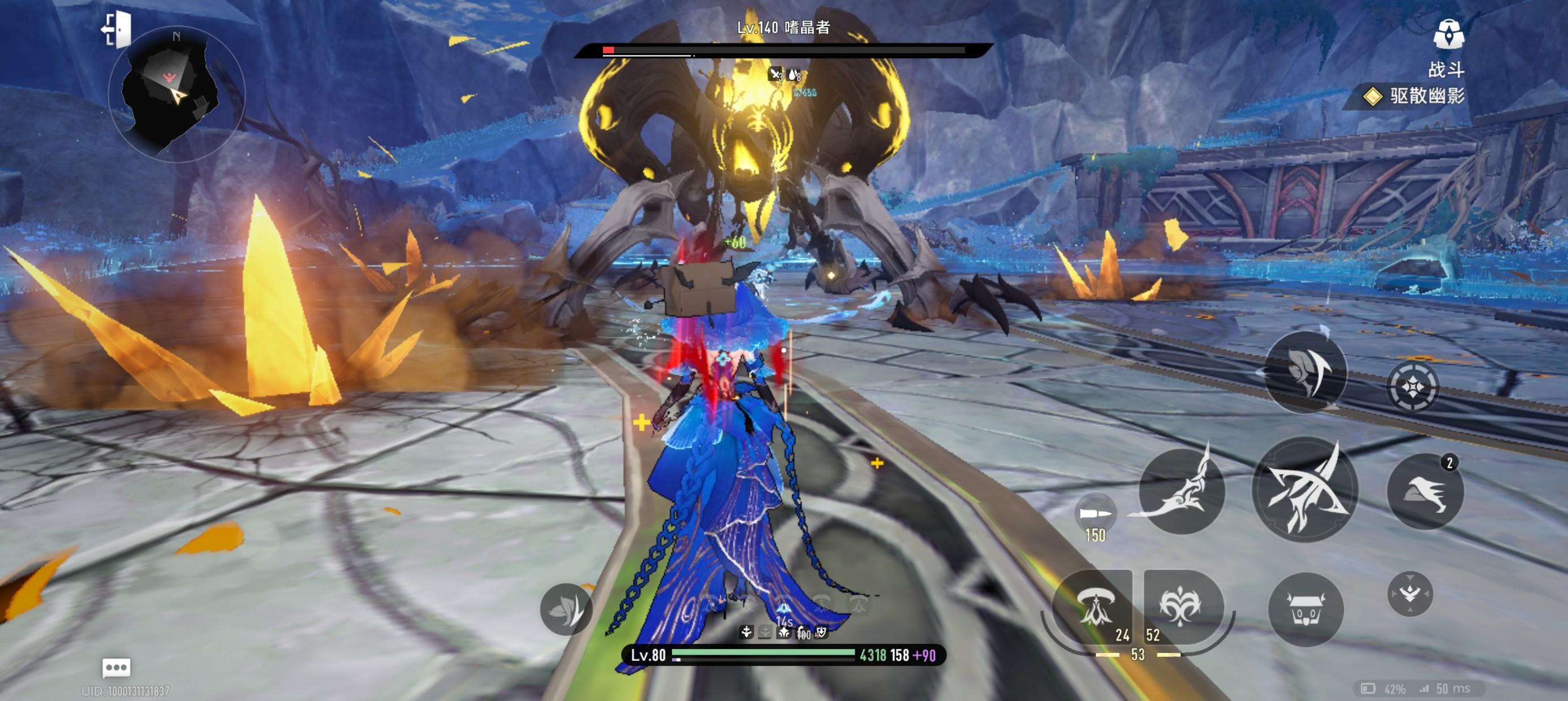This screenshot has width=1568, height=701.
Task: Trigger the winged-boot dash button
Action: tap(1424, 492)
